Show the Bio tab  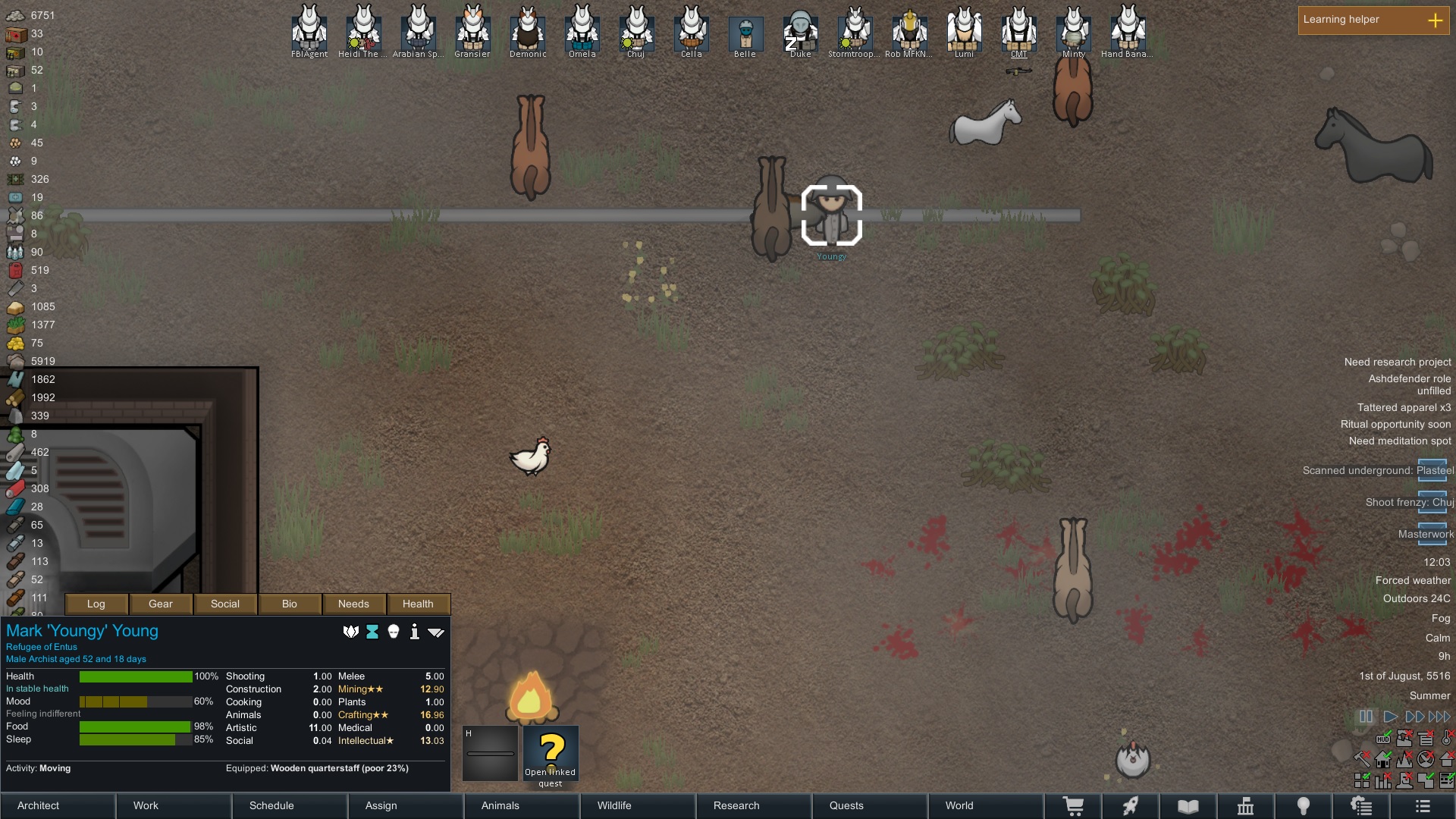click(x=289, y=604)
